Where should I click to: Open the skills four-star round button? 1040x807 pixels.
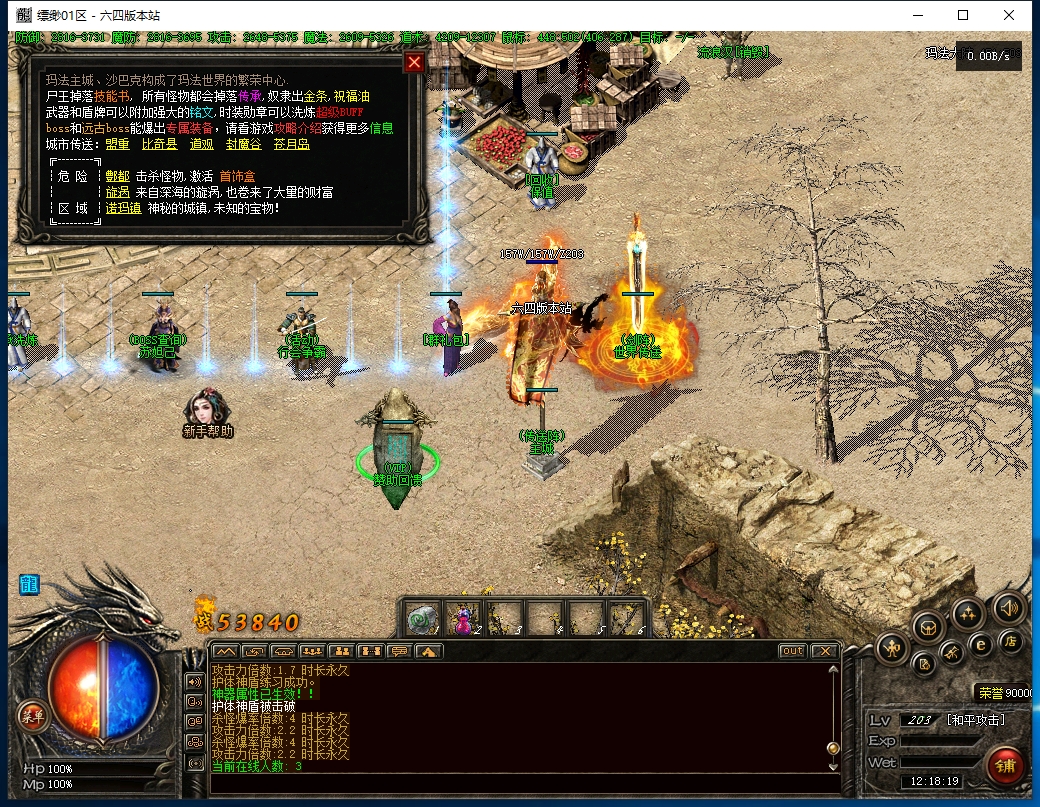(x=967, y=612)
